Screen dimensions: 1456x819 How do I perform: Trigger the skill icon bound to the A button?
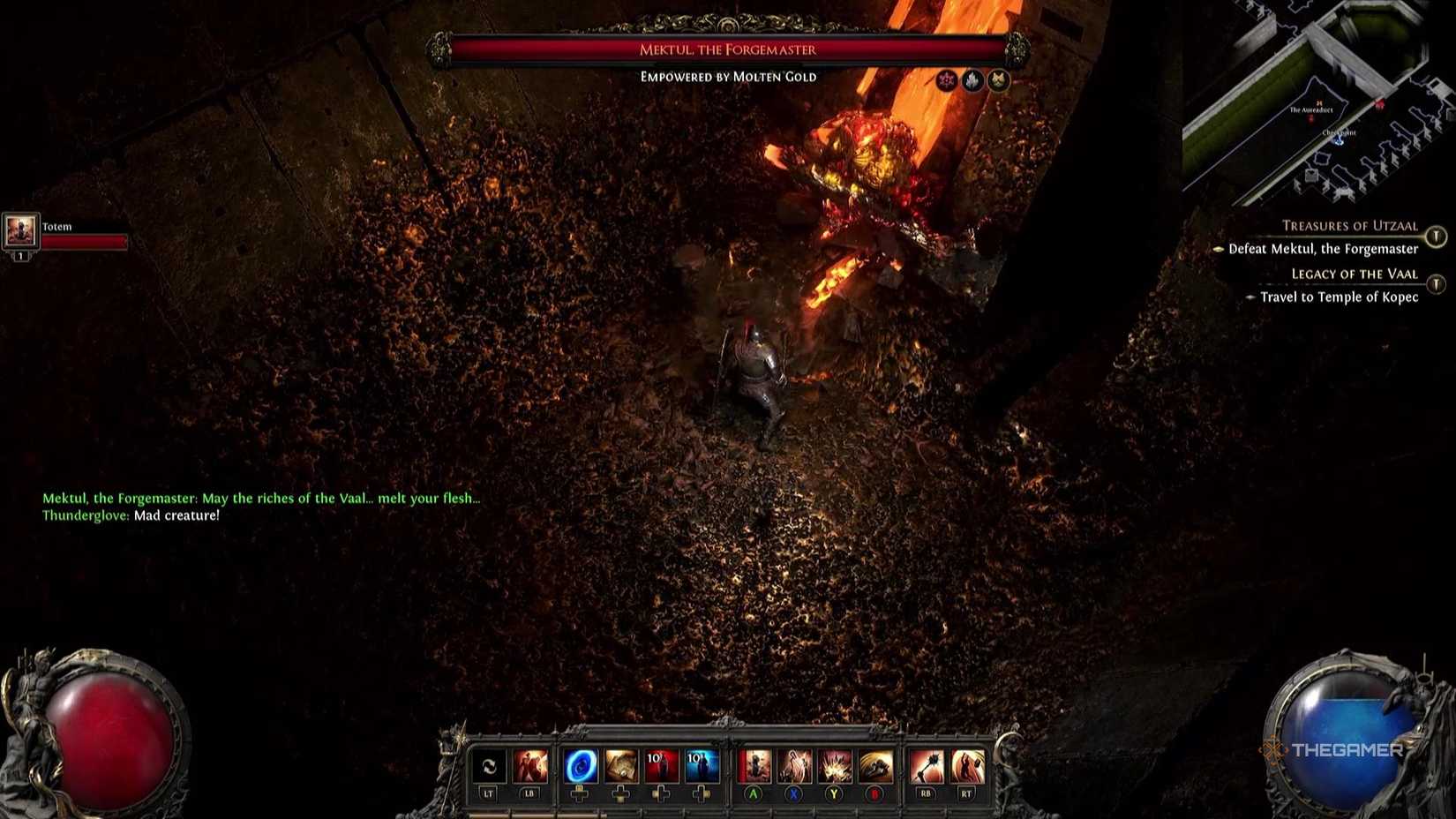pos(755,766)
